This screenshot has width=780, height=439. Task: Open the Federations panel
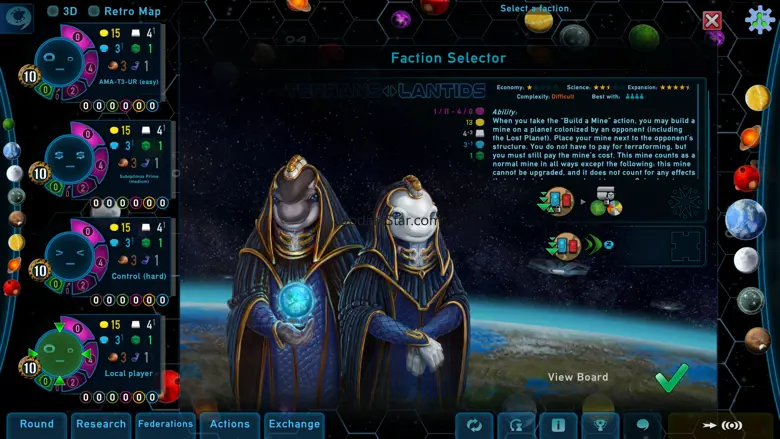point(166,425)
